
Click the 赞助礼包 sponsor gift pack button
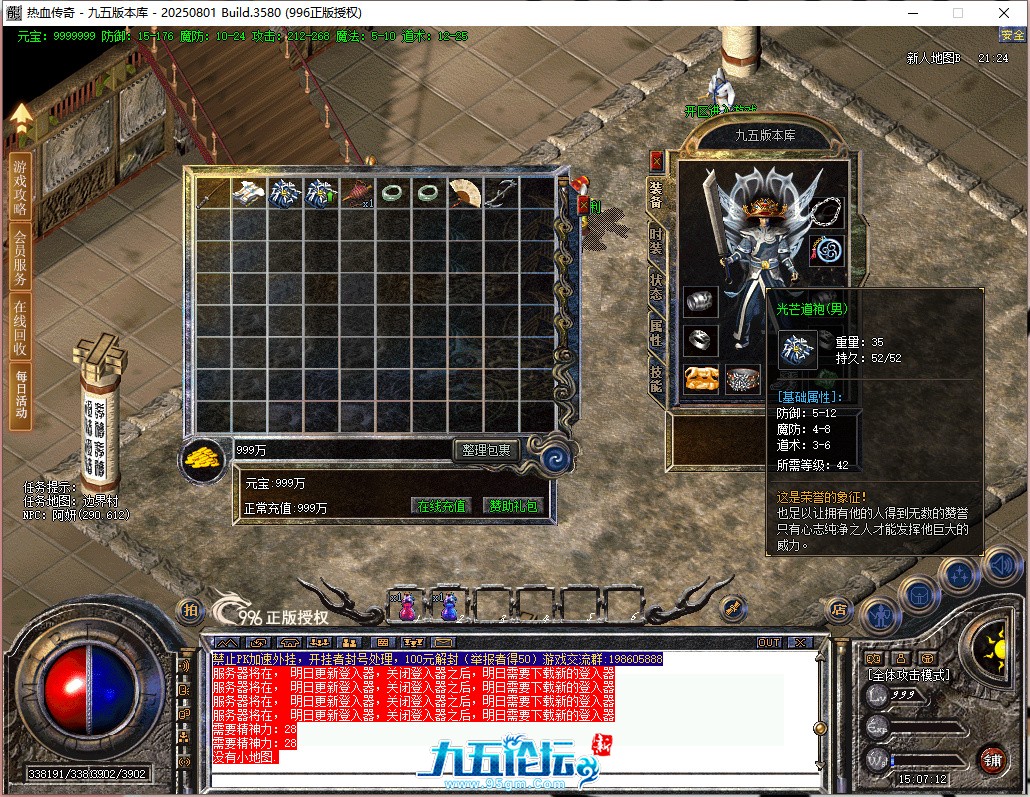511,506
